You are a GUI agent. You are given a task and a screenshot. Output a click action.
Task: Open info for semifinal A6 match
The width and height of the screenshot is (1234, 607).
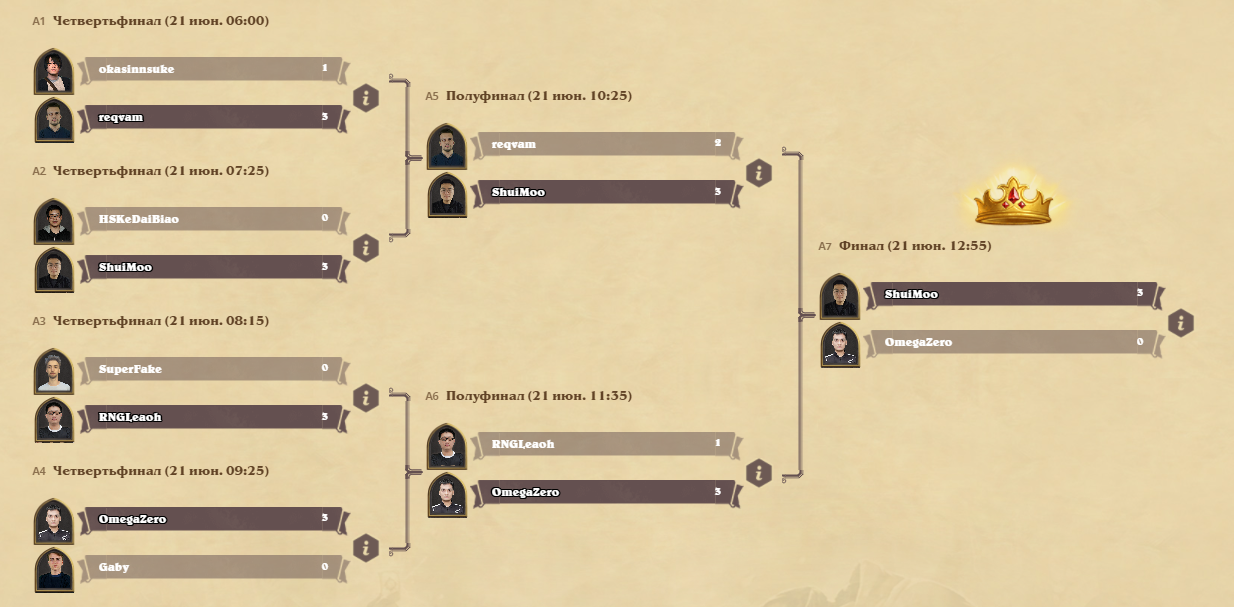pos(759,472)
